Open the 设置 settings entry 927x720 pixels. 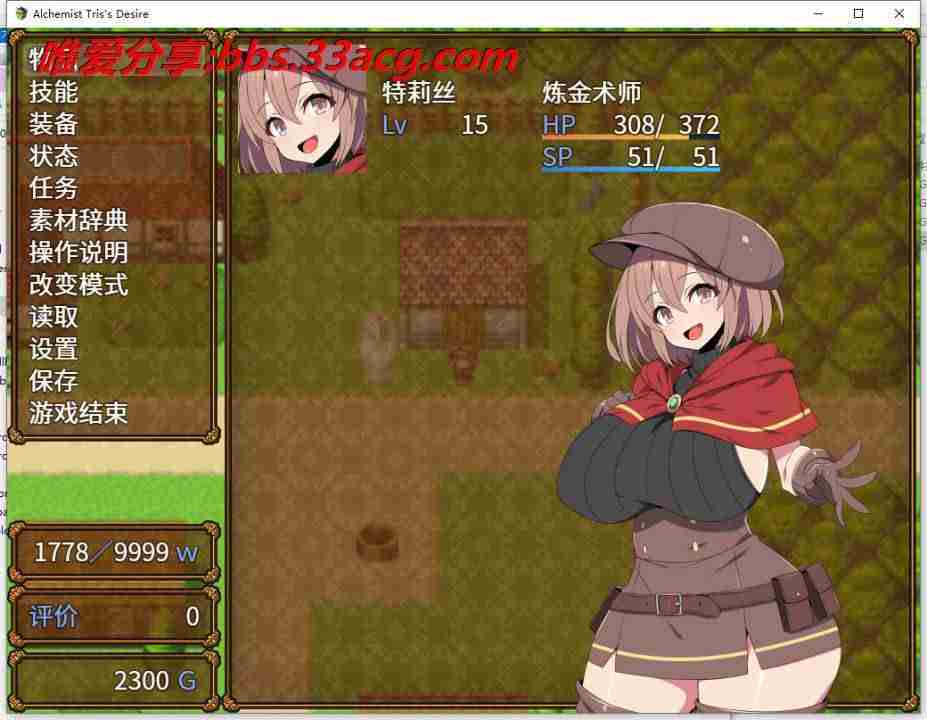coord(54,349)
